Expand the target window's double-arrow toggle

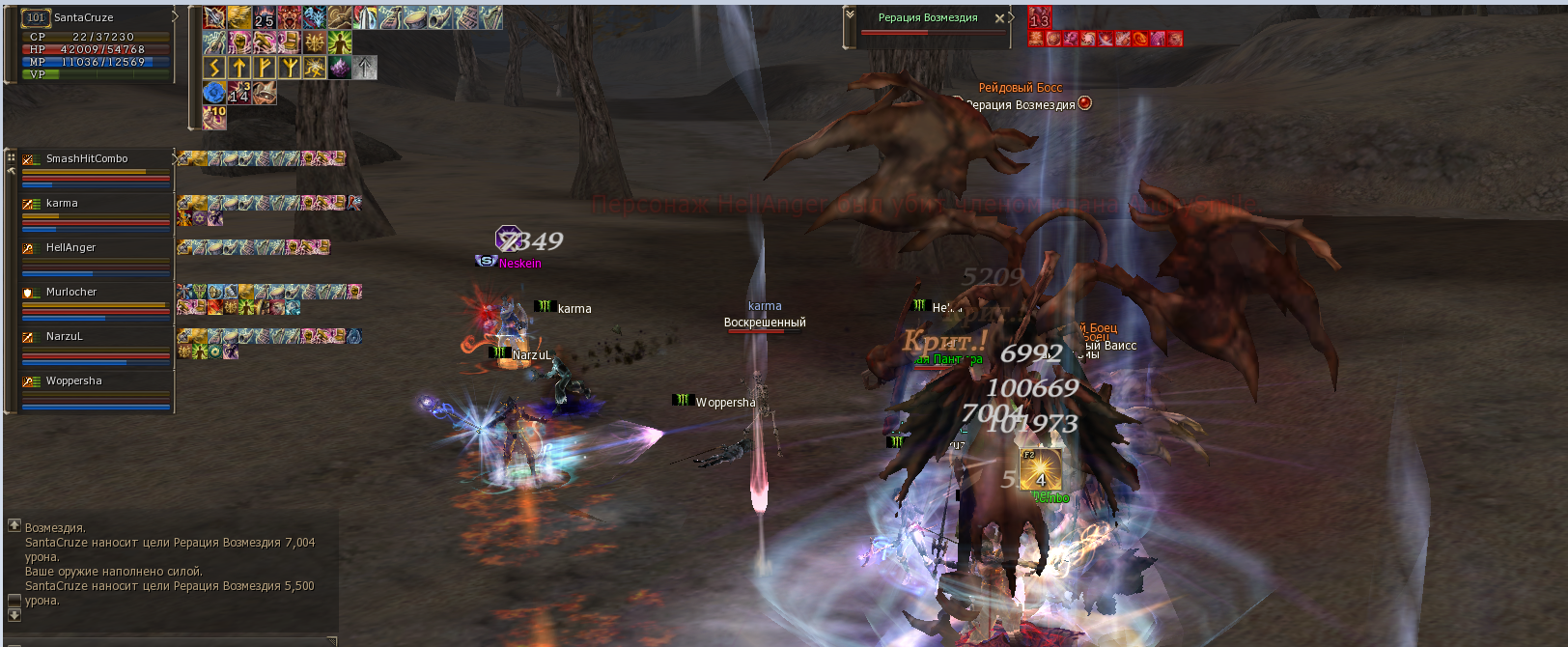pyautogui.click(x=850, y=15)
